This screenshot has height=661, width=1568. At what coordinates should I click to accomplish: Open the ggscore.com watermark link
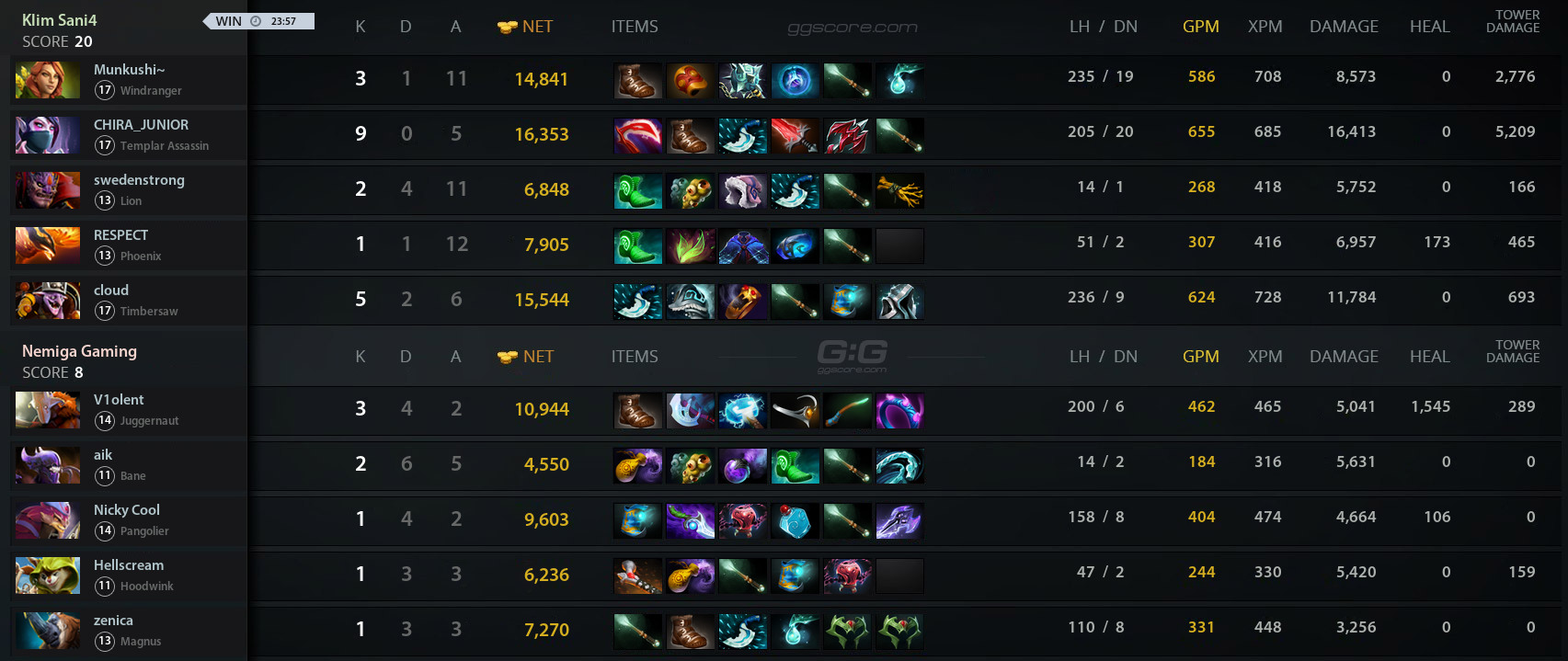click(x=852, y=28)
